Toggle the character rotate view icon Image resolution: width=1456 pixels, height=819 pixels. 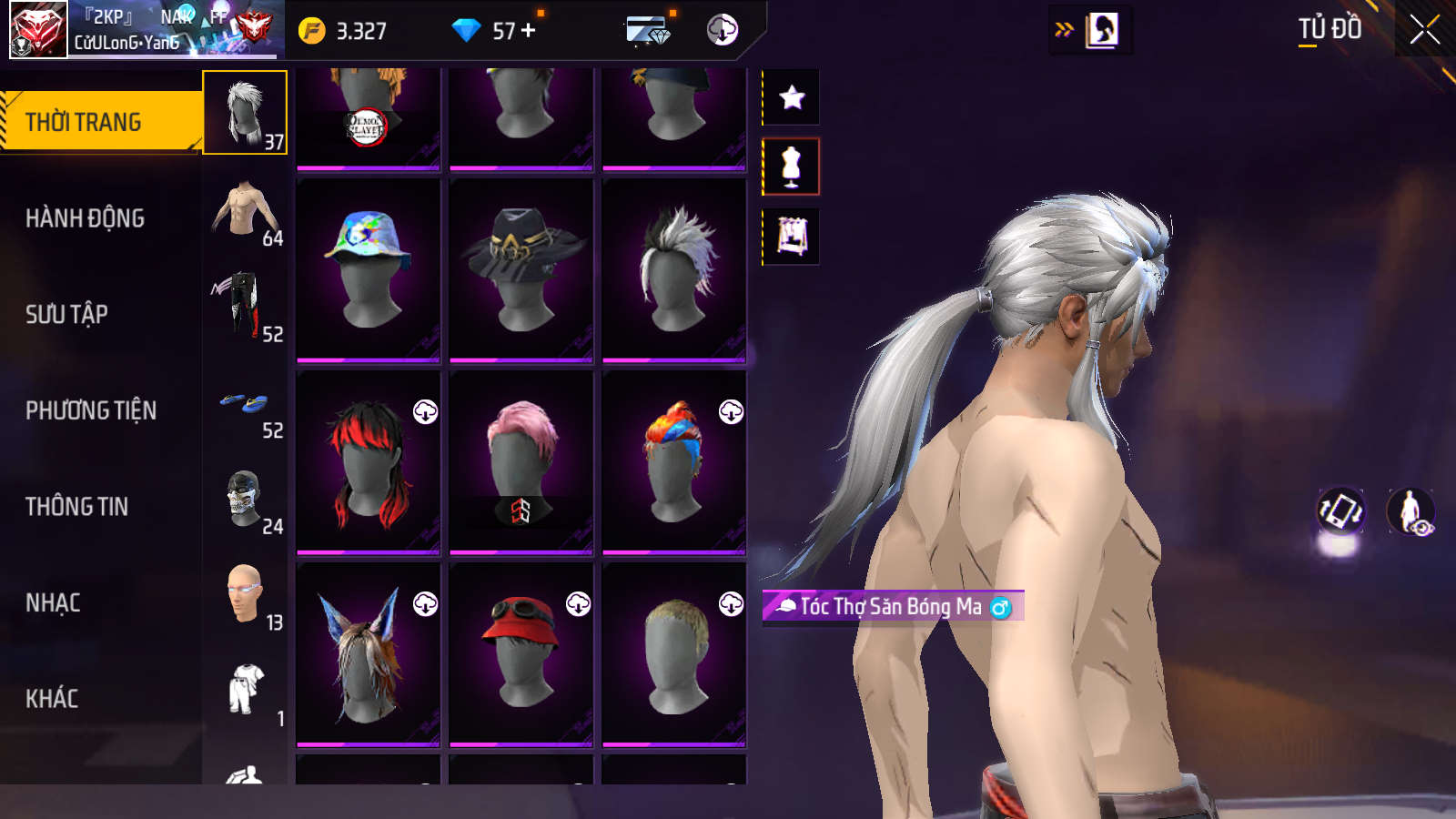coord(1341,511)
